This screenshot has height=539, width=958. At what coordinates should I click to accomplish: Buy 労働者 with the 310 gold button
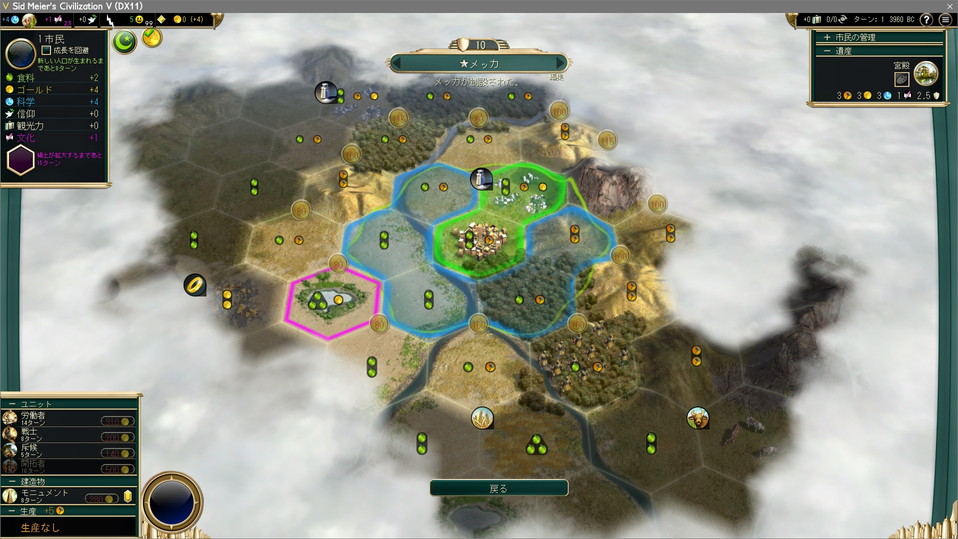[117, 420]
